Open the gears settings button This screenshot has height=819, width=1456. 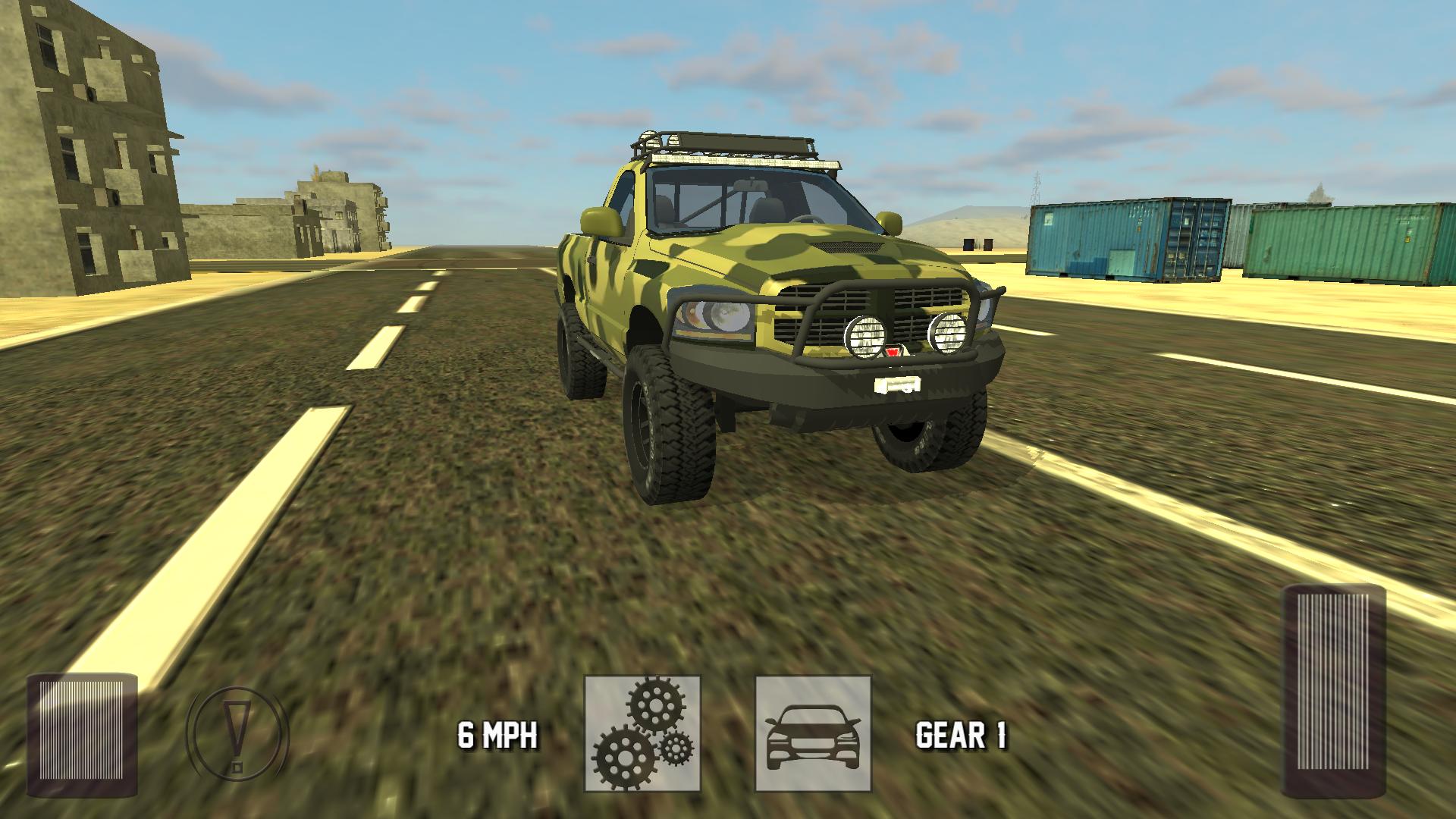tap(642, 733)
